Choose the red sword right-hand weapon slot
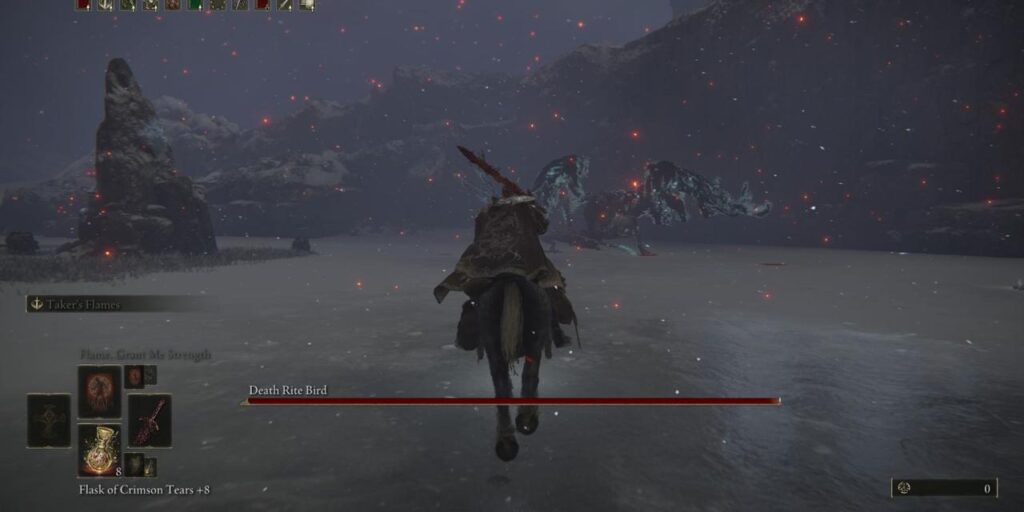Viewport: 1024px width, 512px height. coord(149,420)
